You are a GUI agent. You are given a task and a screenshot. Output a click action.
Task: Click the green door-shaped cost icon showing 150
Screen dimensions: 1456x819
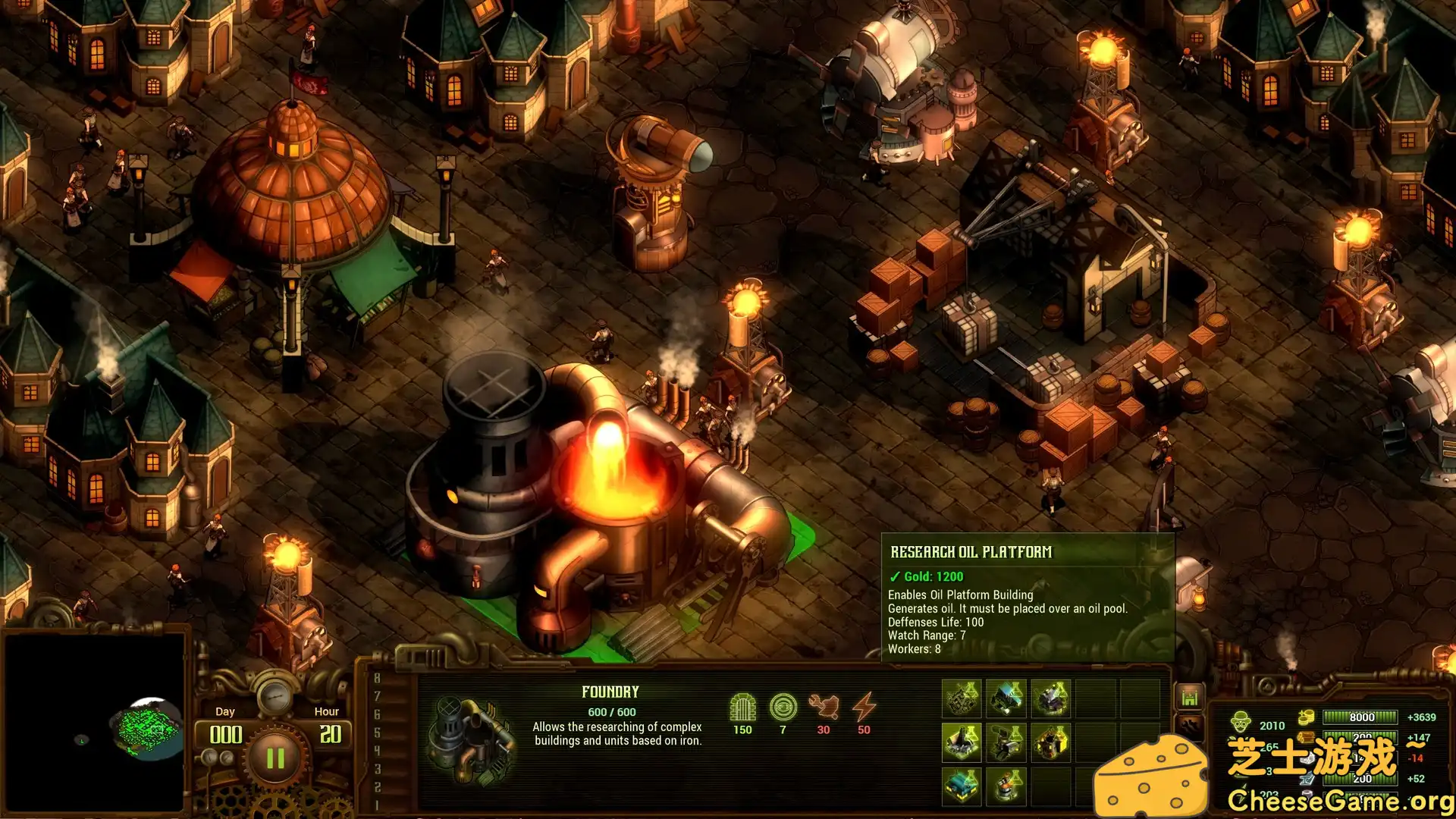[x=743, y=708]
